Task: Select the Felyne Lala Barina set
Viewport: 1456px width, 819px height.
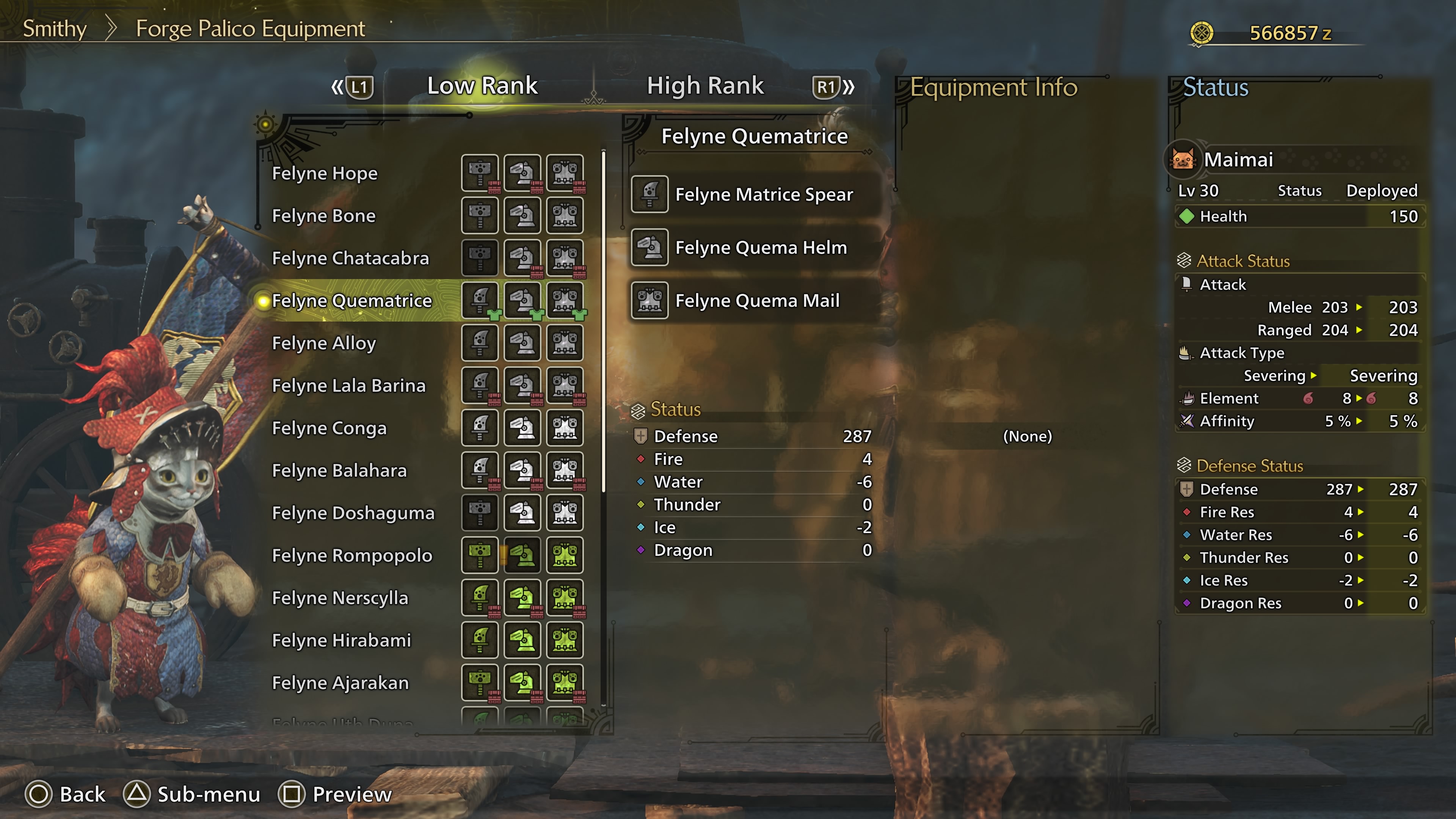Action: pyautogui.click(x=348, y=386)
